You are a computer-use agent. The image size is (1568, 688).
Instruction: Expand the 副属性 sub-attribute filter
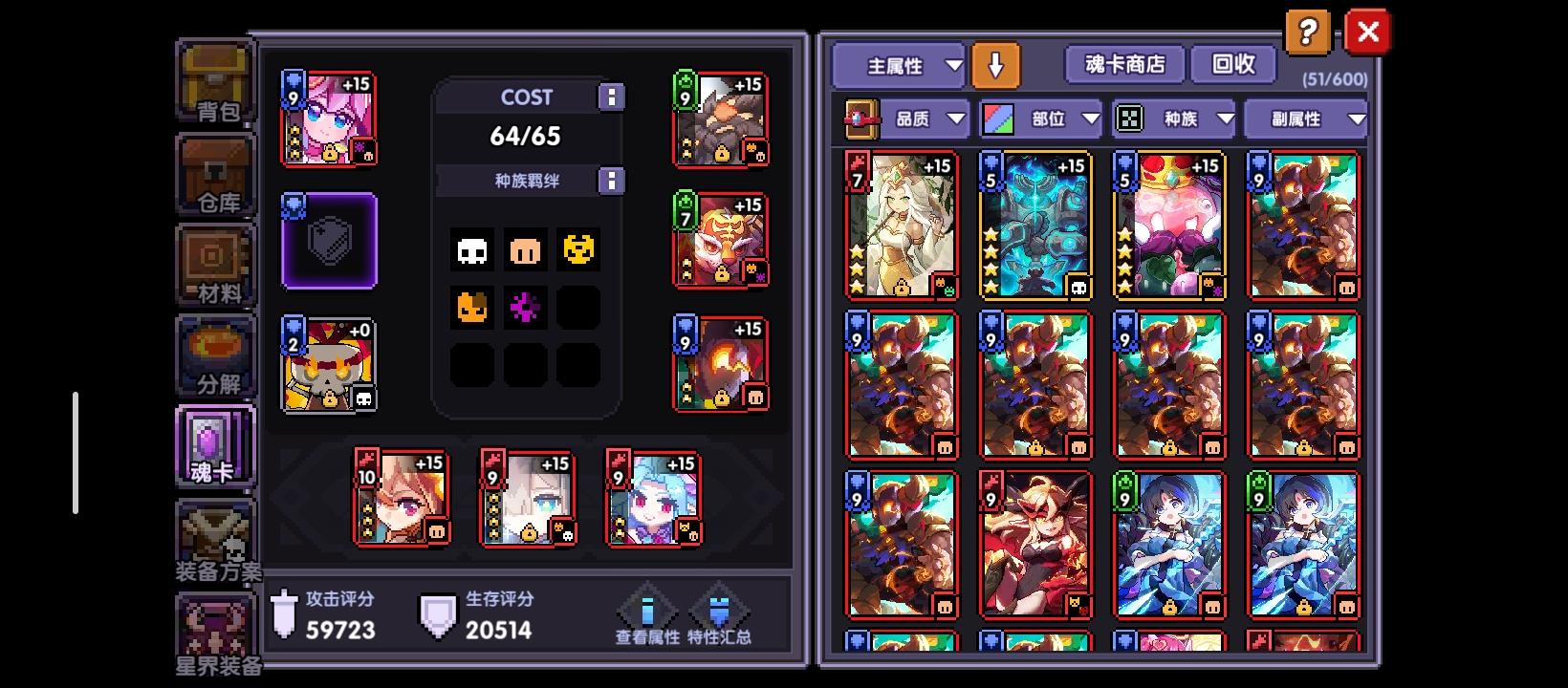pos(1308,118)
